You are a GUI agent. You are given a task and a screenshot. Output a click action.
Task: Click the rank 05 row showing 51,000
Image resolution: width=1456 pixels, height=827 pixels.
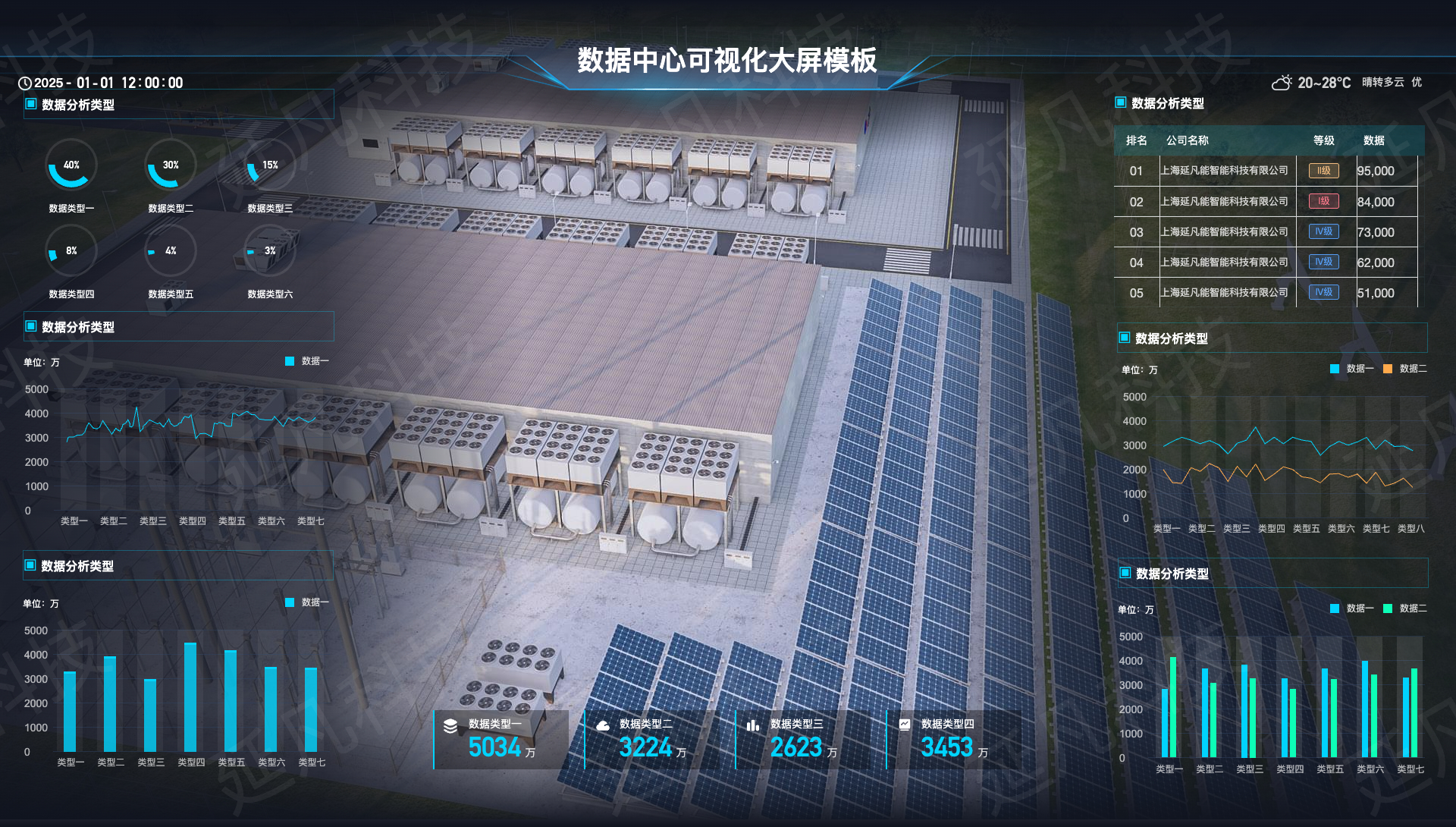click(x=1266, y=293)
